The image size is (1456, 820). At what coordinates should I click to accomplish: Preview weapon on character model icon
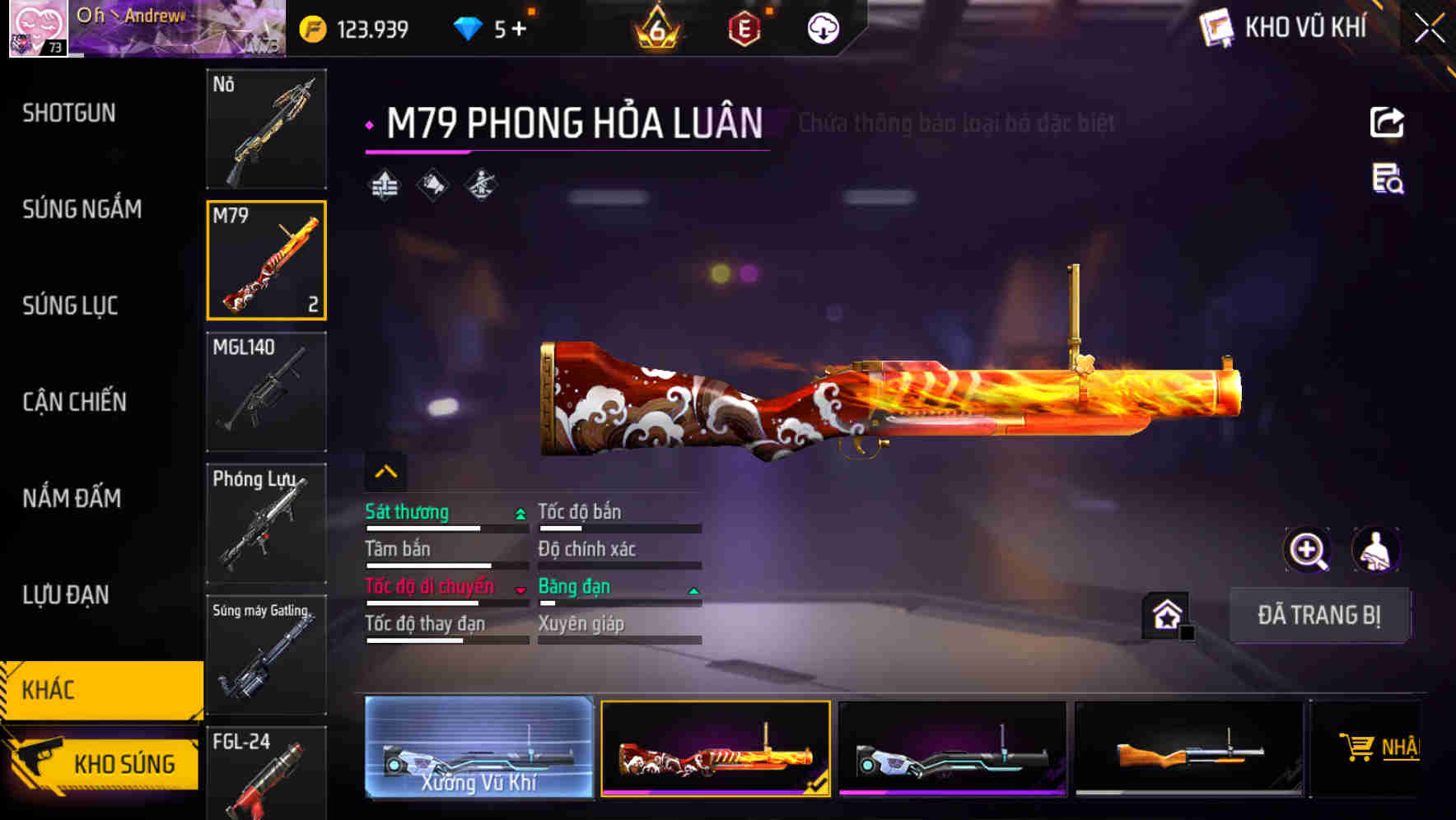1377,550
